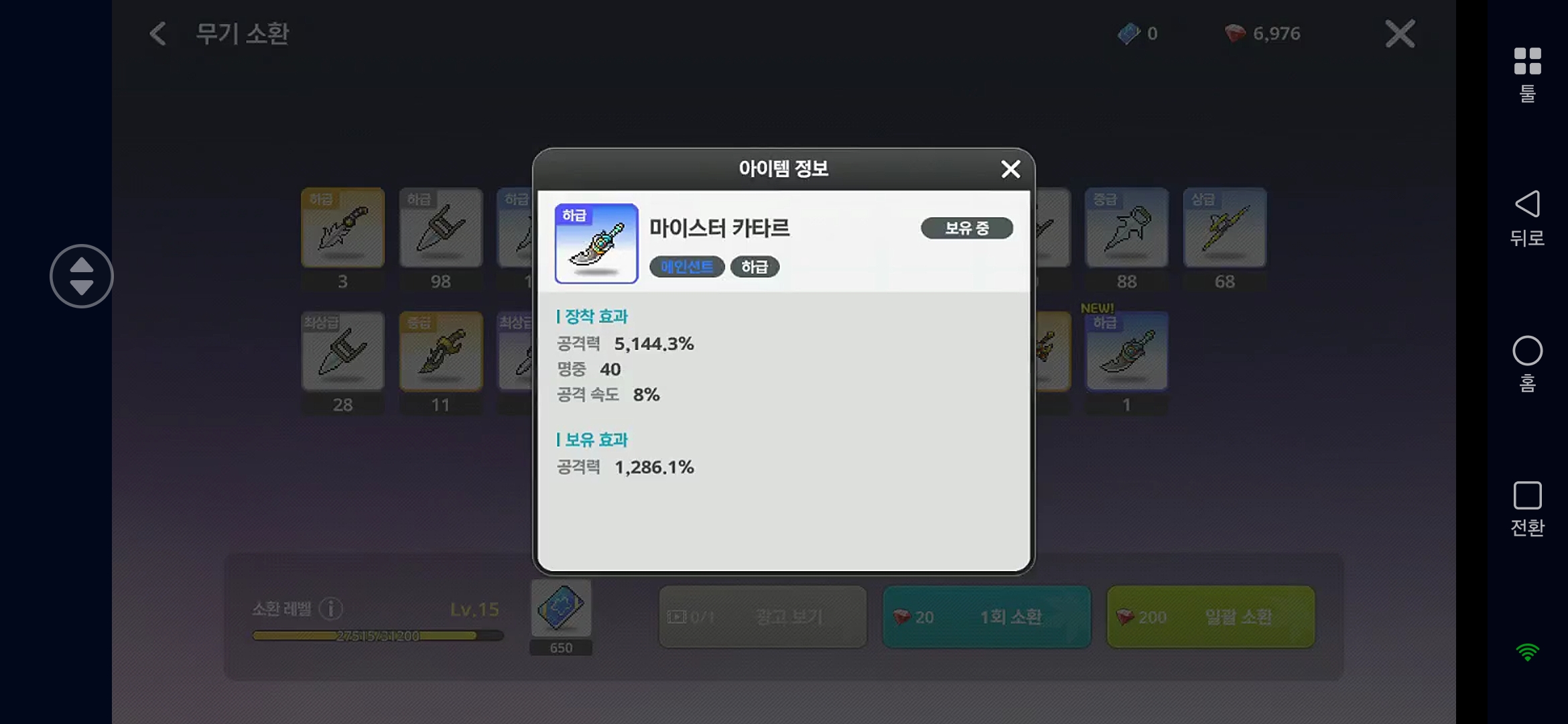Tap the 홈 home navigation button

(1527, 363)
